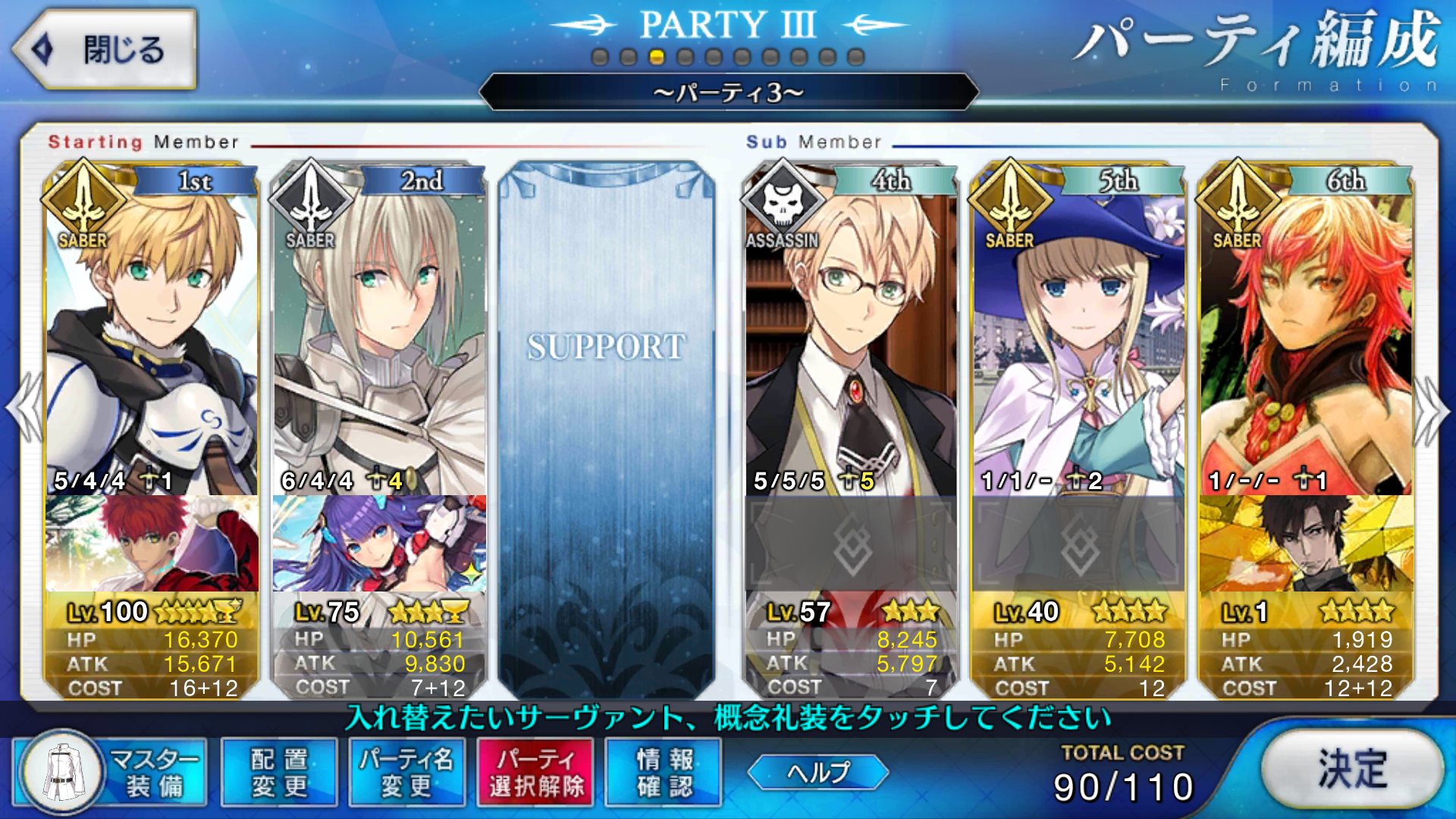Show the ヘルプ help panel
The image size is (1456, 819).
click(x=817, y=772)
